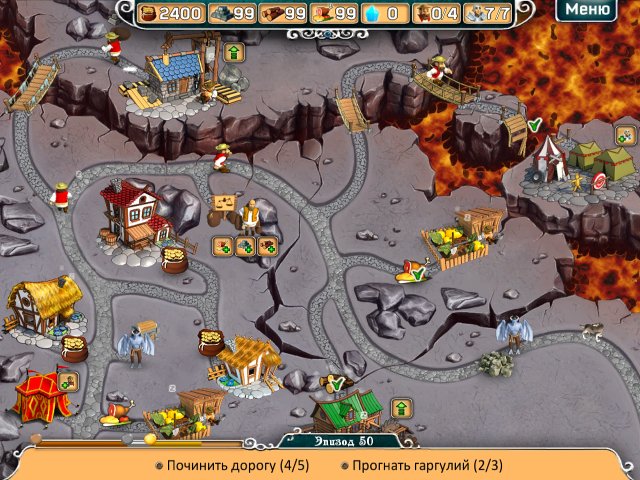Screen dimensions: 640x480
Task: Open the Меню button
Action: click(587, 11)
